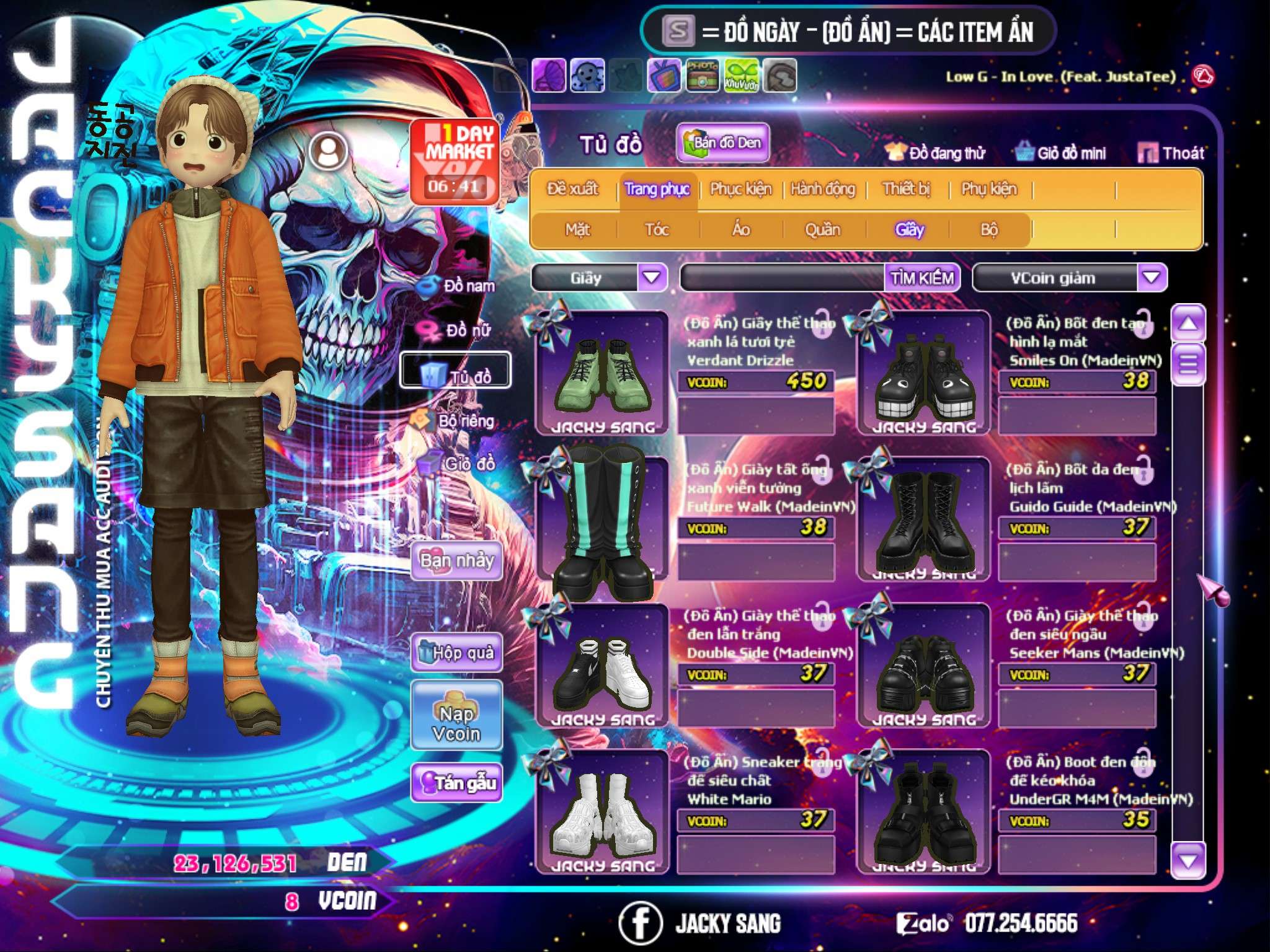
Task: Open the Hộp quà gift box
Action: (x=456, y=653)
